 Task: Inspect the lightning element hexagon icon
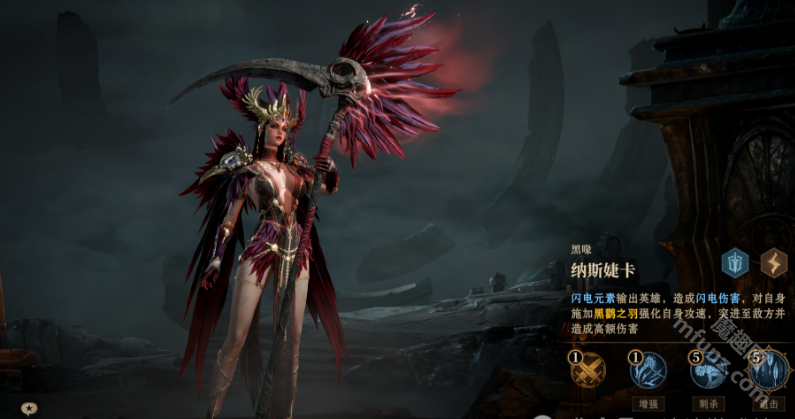coord(775,263)
